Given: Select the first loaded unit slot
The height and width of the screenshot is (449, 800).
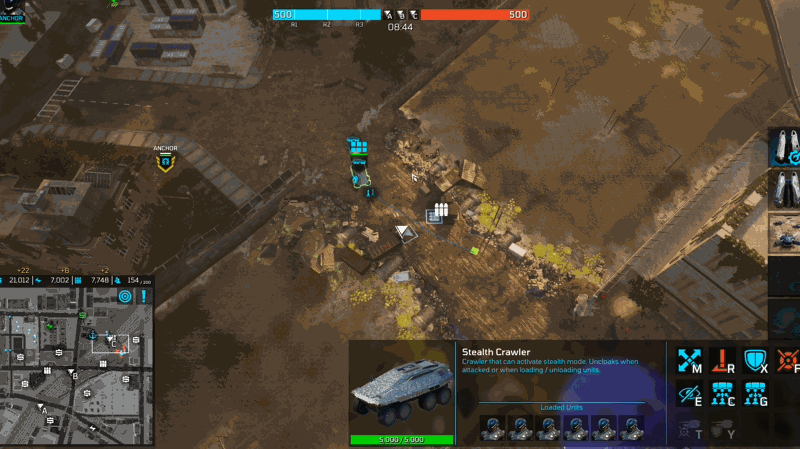Looking at the screenshot, I should click(x=492, y=427).
